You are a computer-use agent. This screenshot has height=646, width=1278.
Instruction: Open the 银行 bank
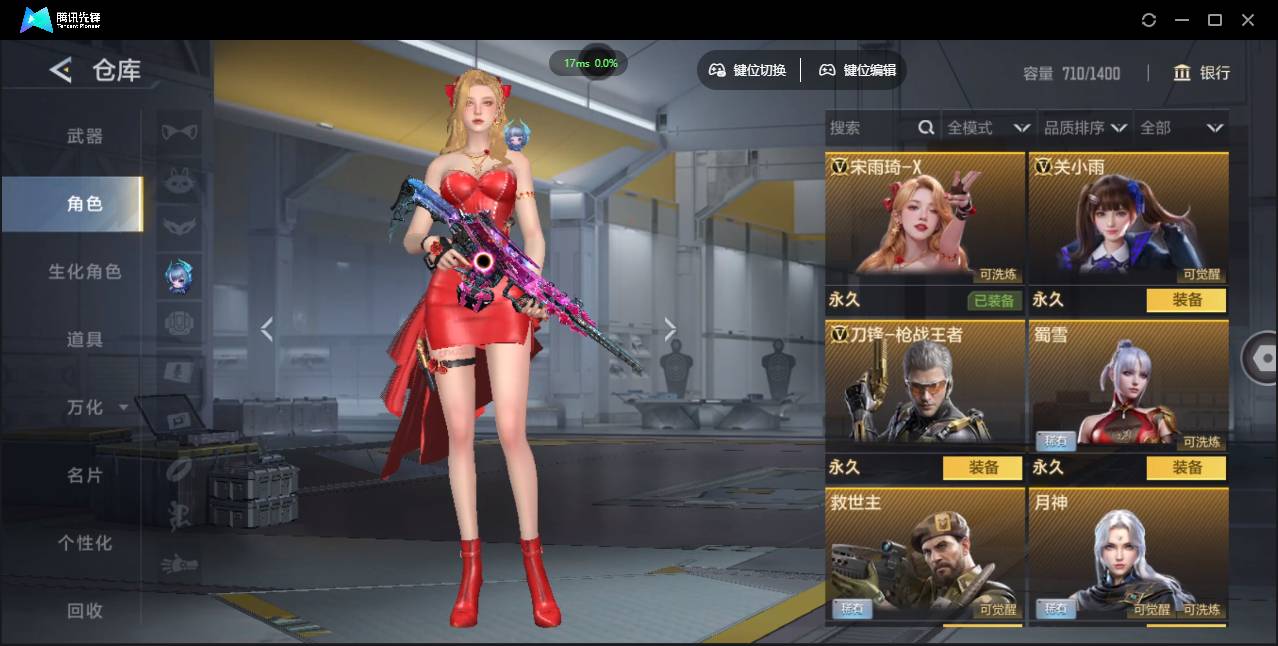coord(1202,73)
